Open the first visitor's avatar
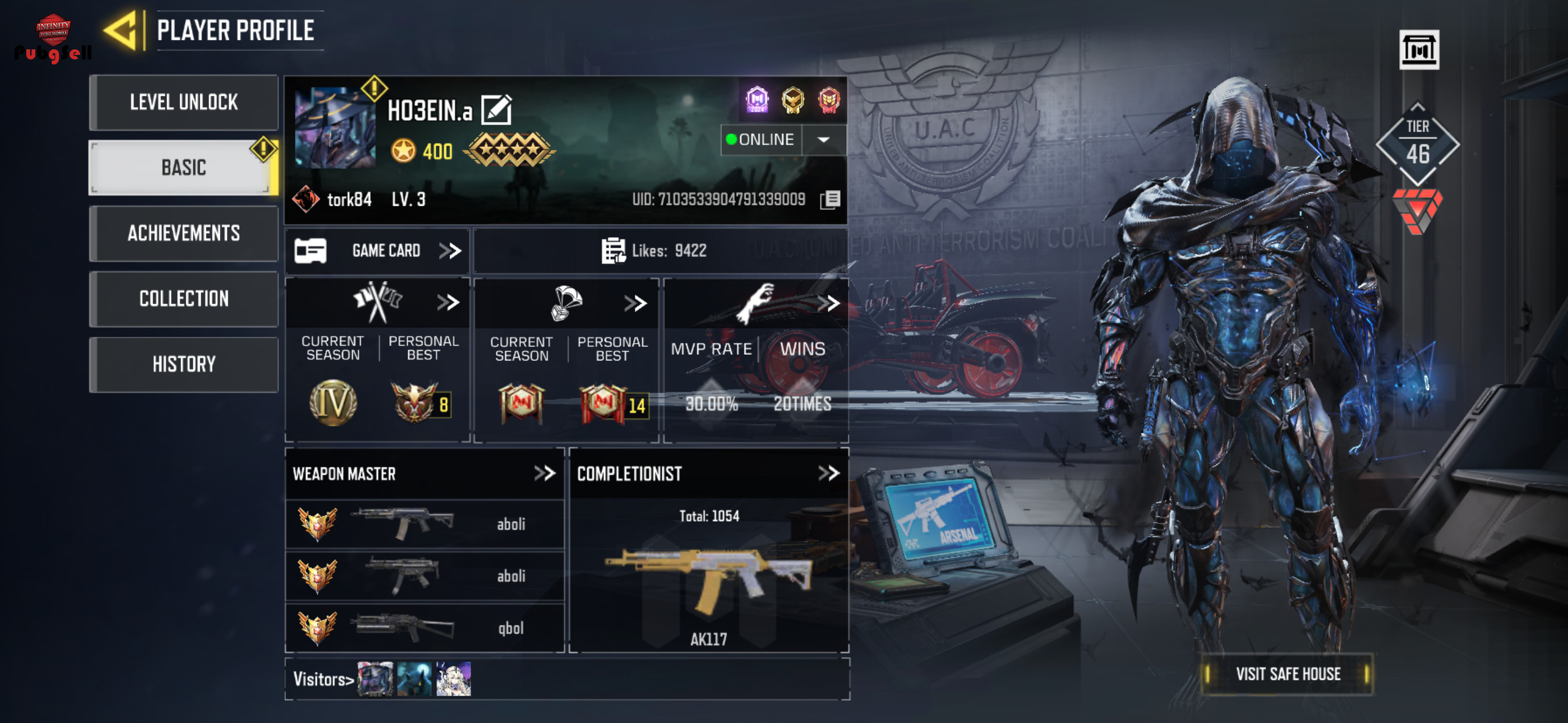 (x=375, y=679)
